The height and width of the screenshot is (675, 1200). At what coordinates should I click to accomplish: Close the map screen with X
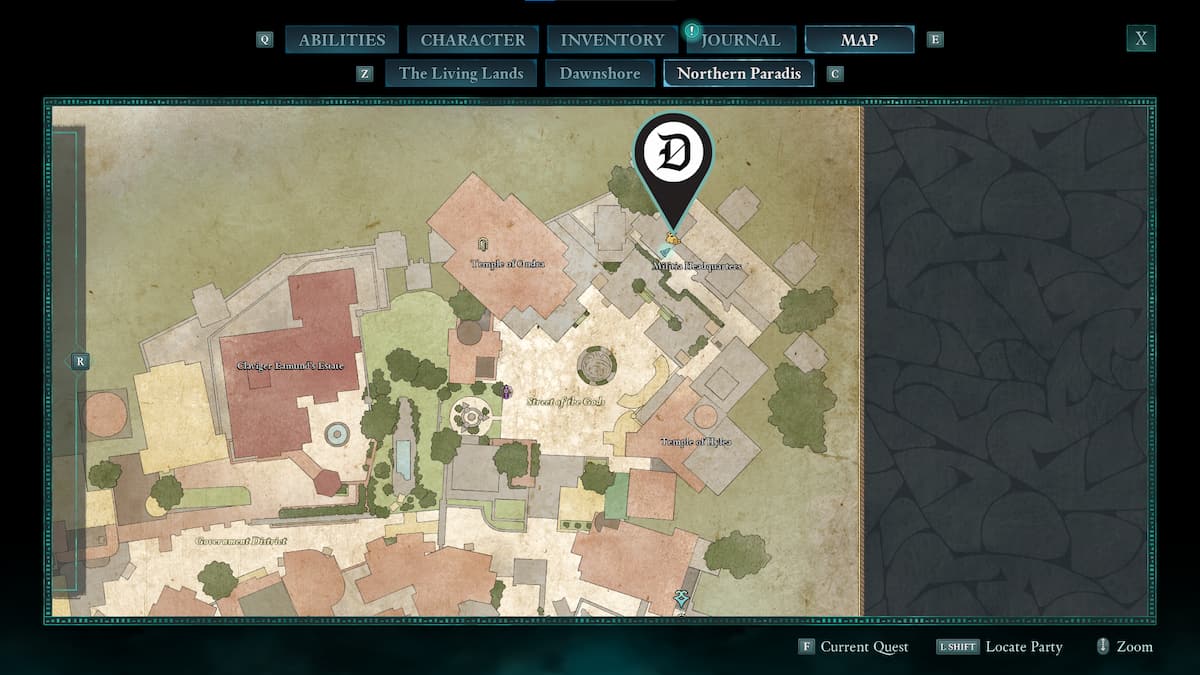(x=1140, y=39)
